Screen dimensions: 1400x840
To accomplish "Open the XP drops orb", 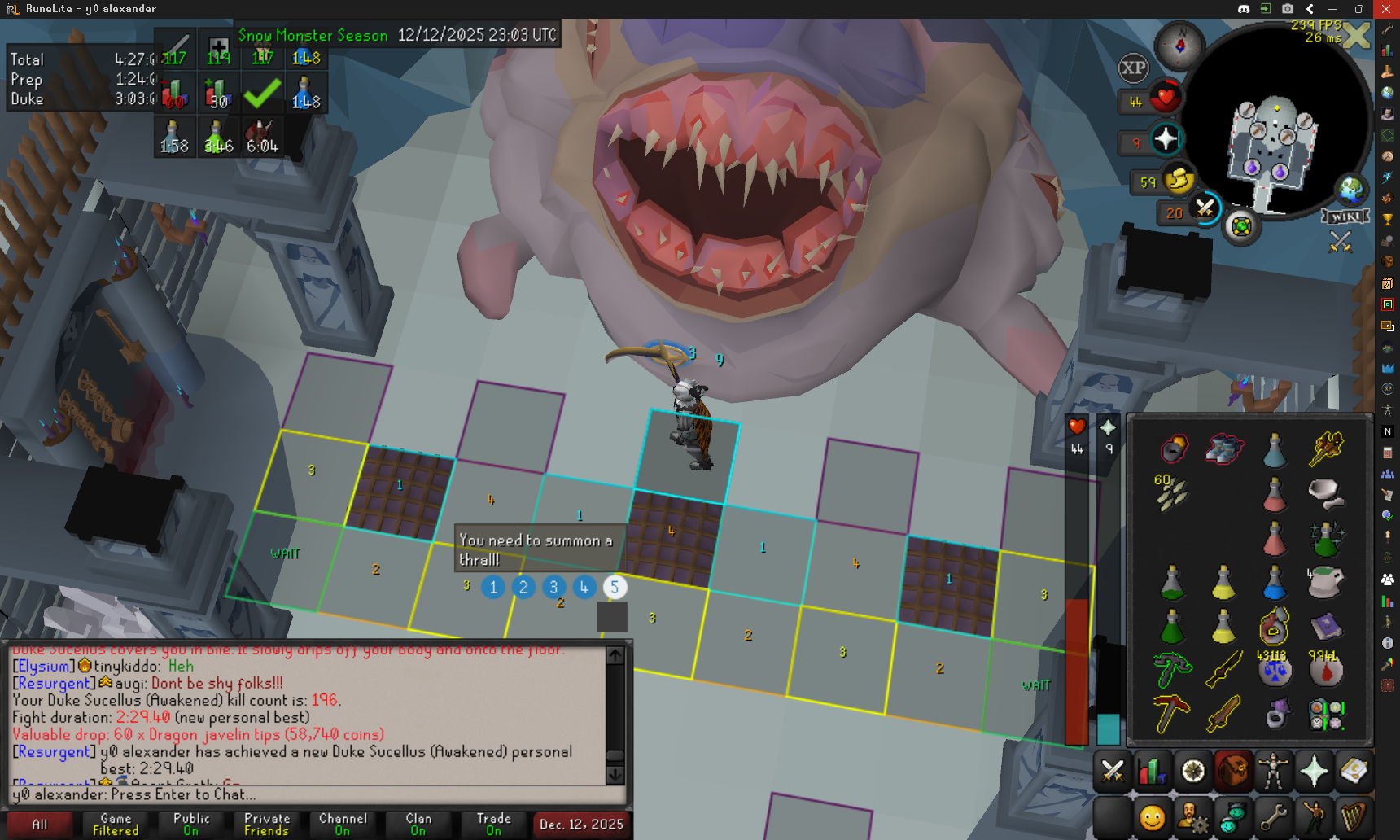I will [1133, 68].
